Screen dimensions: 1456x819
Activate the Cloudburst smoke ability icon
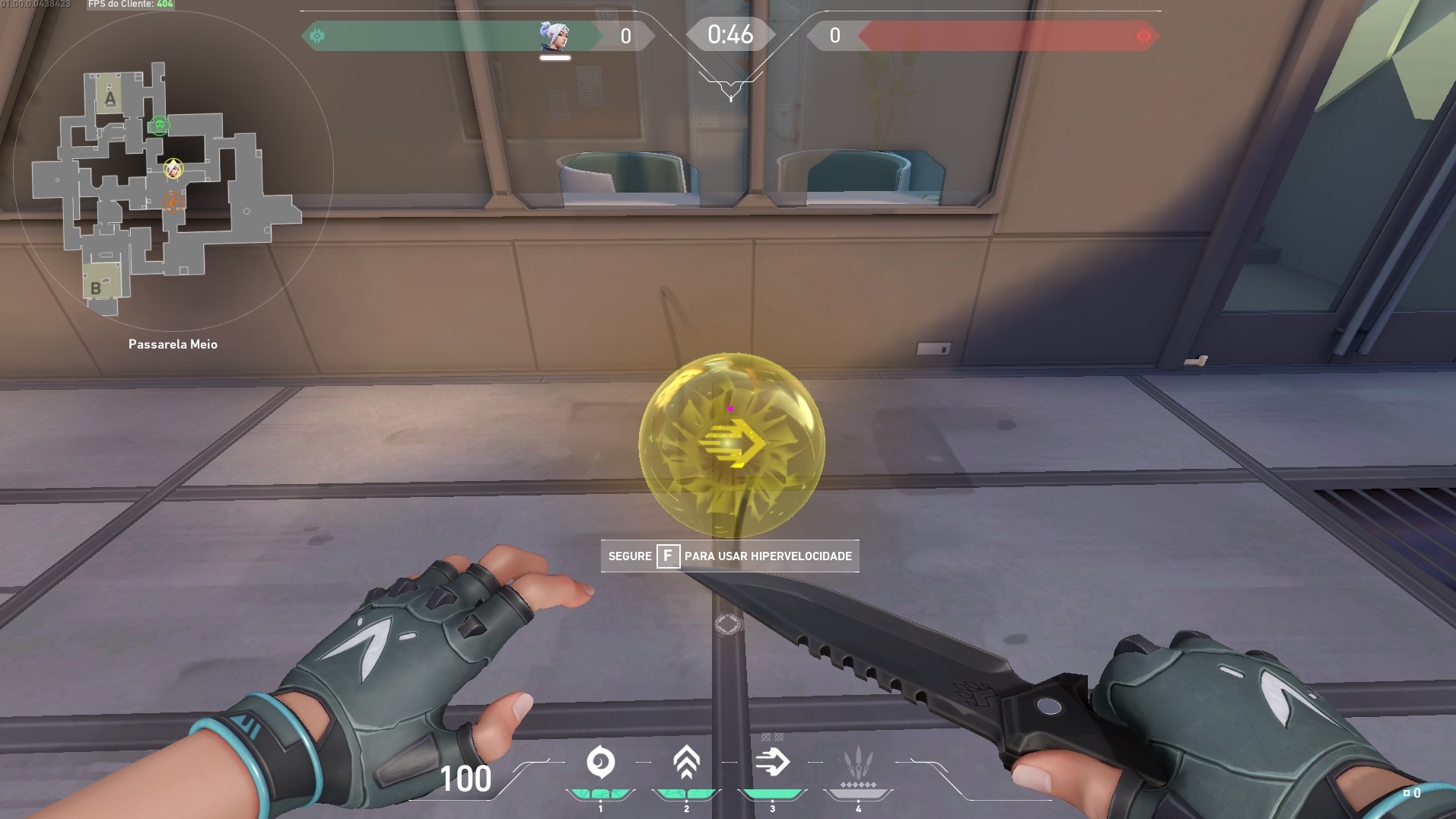click(x=600, y=763)
